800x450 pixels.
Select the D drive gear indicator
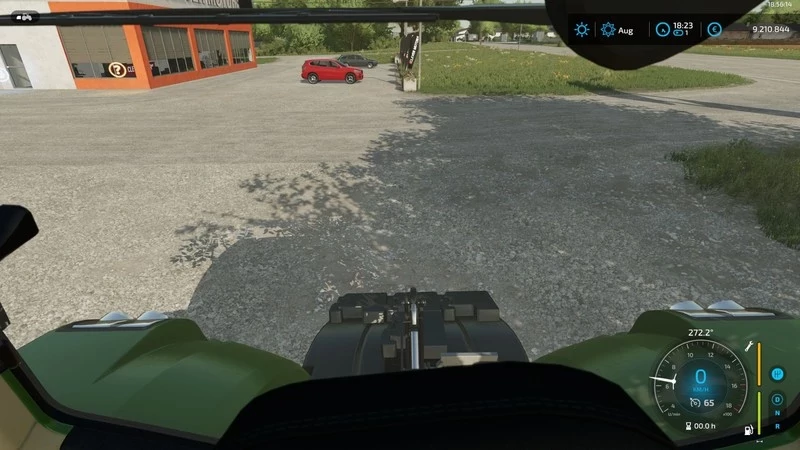777,399
